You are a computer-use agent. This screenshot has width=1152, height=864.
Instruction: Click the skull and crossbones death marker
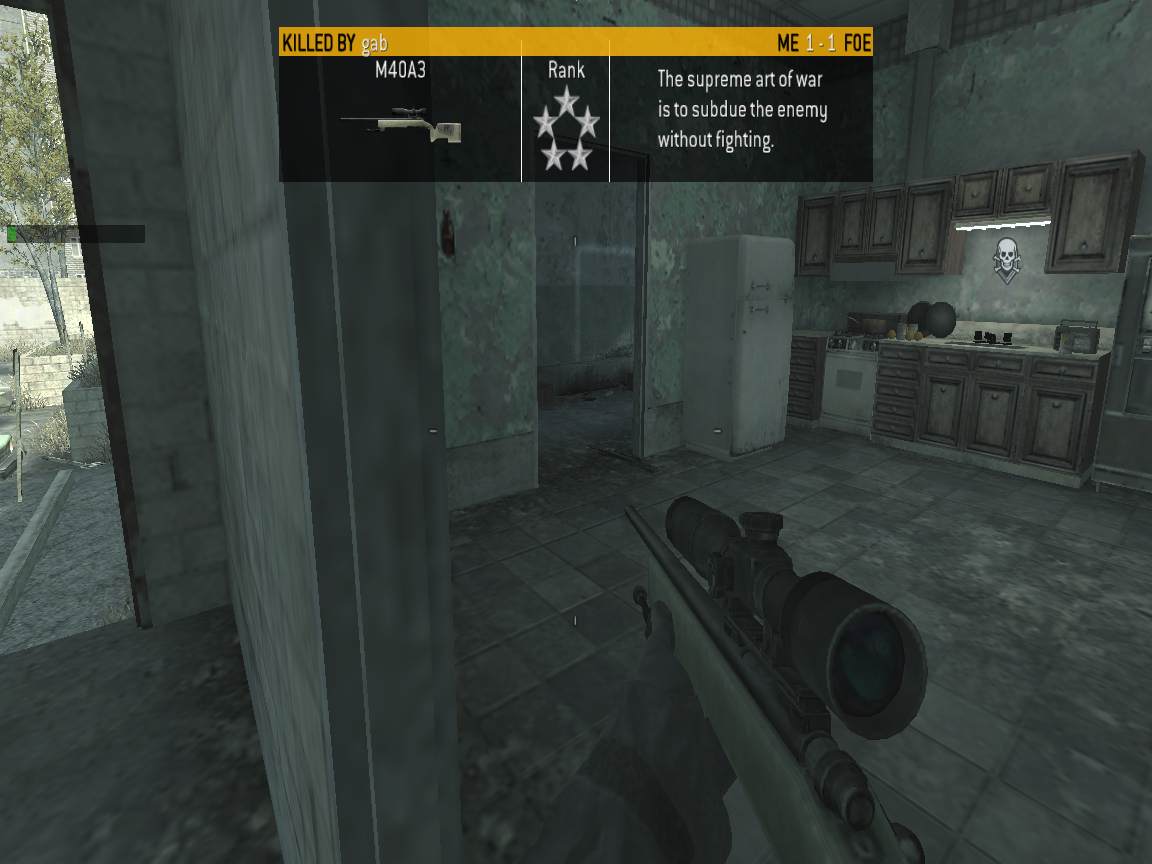tap(1005, 257)
